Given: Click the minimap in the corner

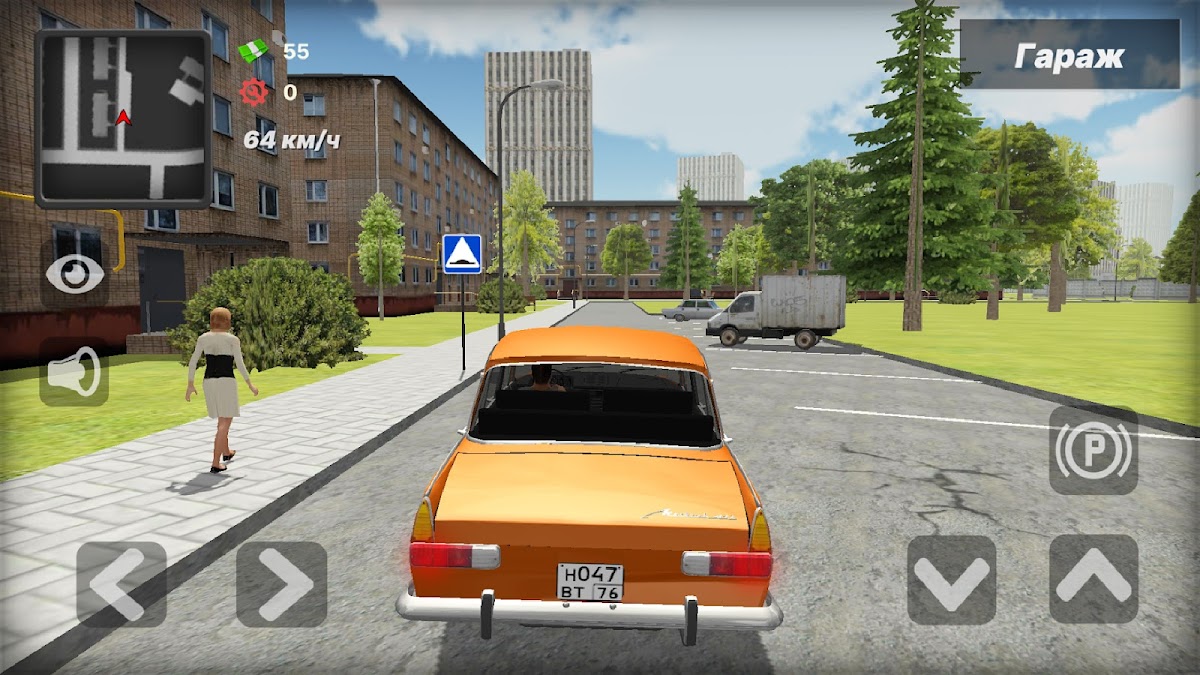Looking at the screenshot, I should pos(123,118).
